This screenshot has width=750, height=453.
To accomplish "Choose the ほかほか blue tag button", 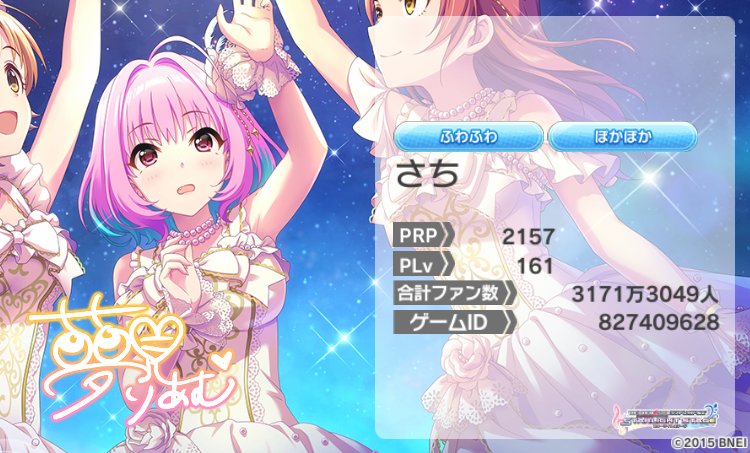I will [622, 136].
